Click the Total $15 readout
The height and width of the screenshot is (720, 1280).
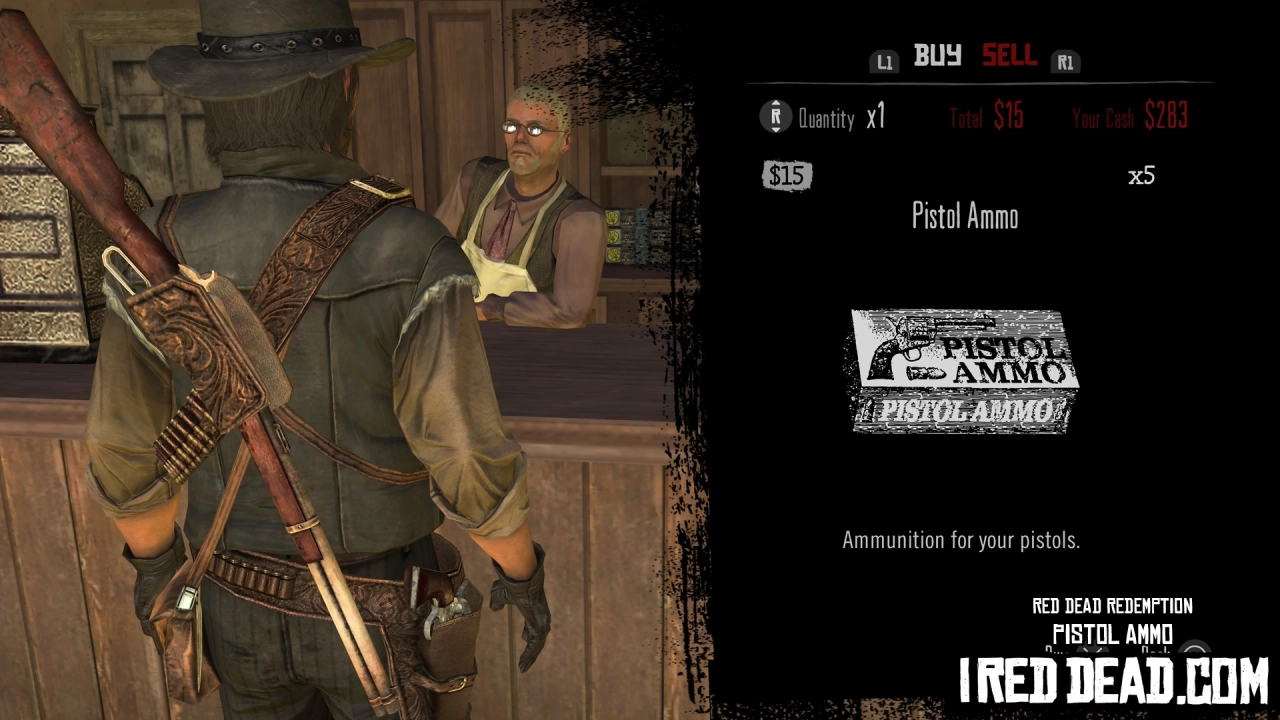(x=985, y=117)
